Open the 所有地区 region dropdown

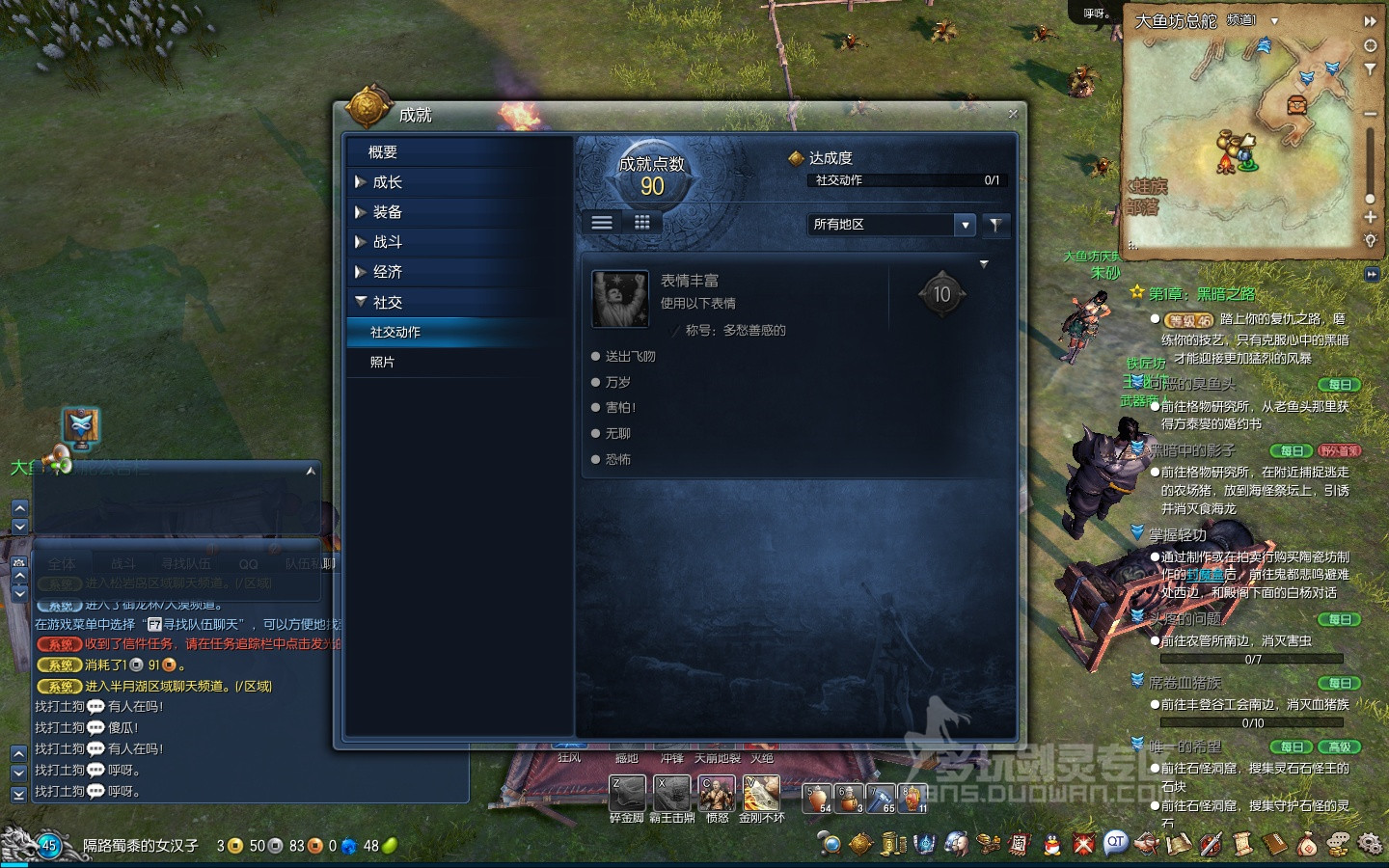click(965, 225)
